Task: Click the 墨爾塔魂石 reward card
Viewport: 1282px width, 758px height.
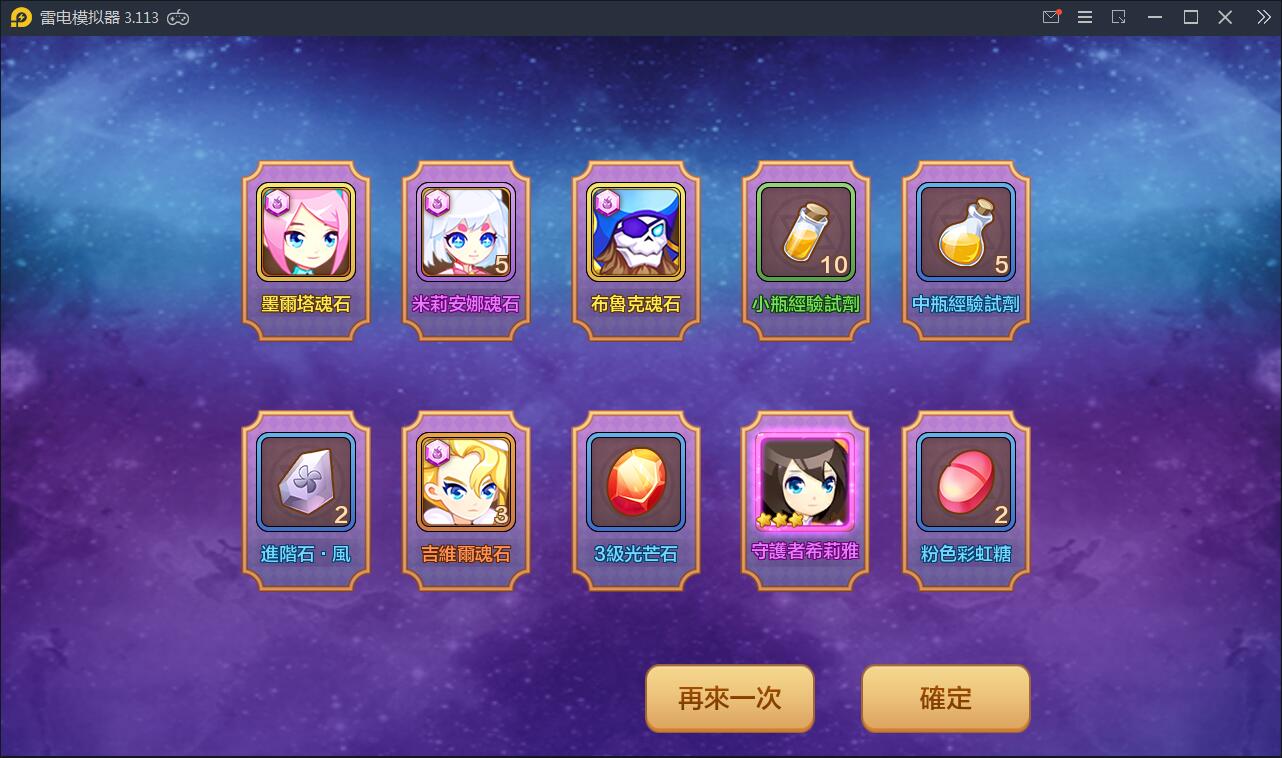Action: pyautogui.click(x=305, y=232)
